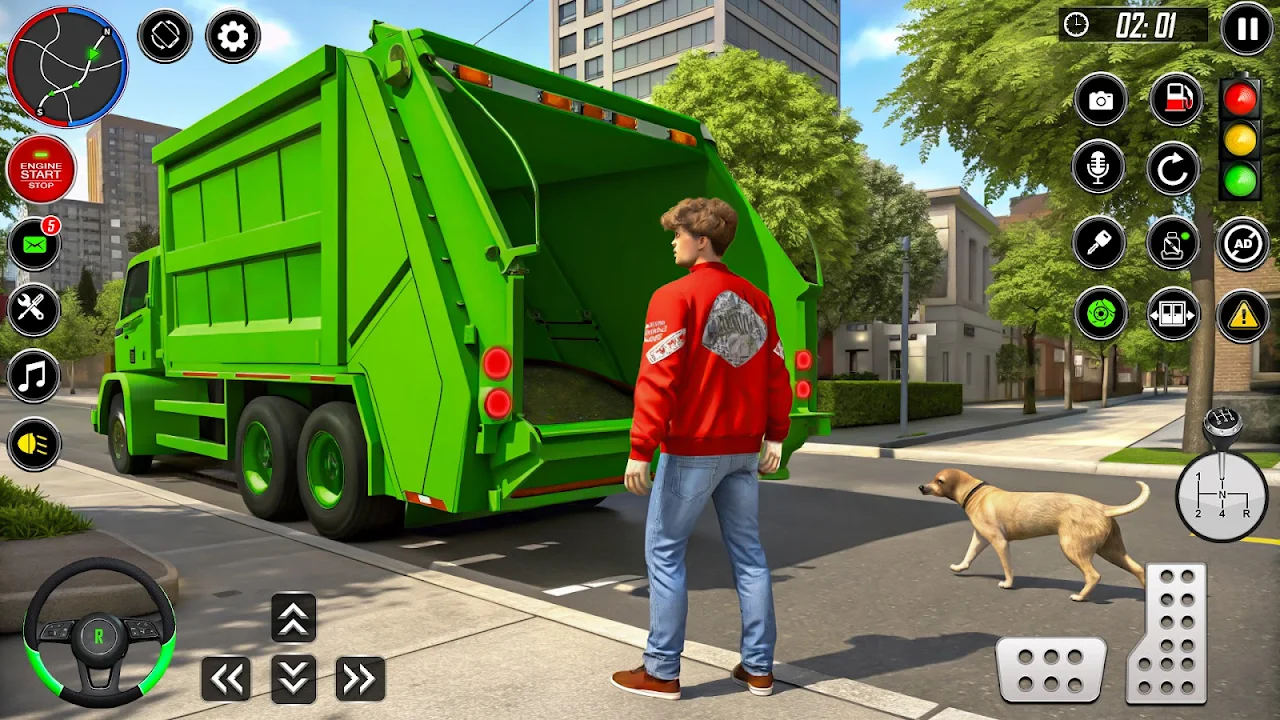
Task: Open the mail inbox with 5 messages
Action: 34,244
